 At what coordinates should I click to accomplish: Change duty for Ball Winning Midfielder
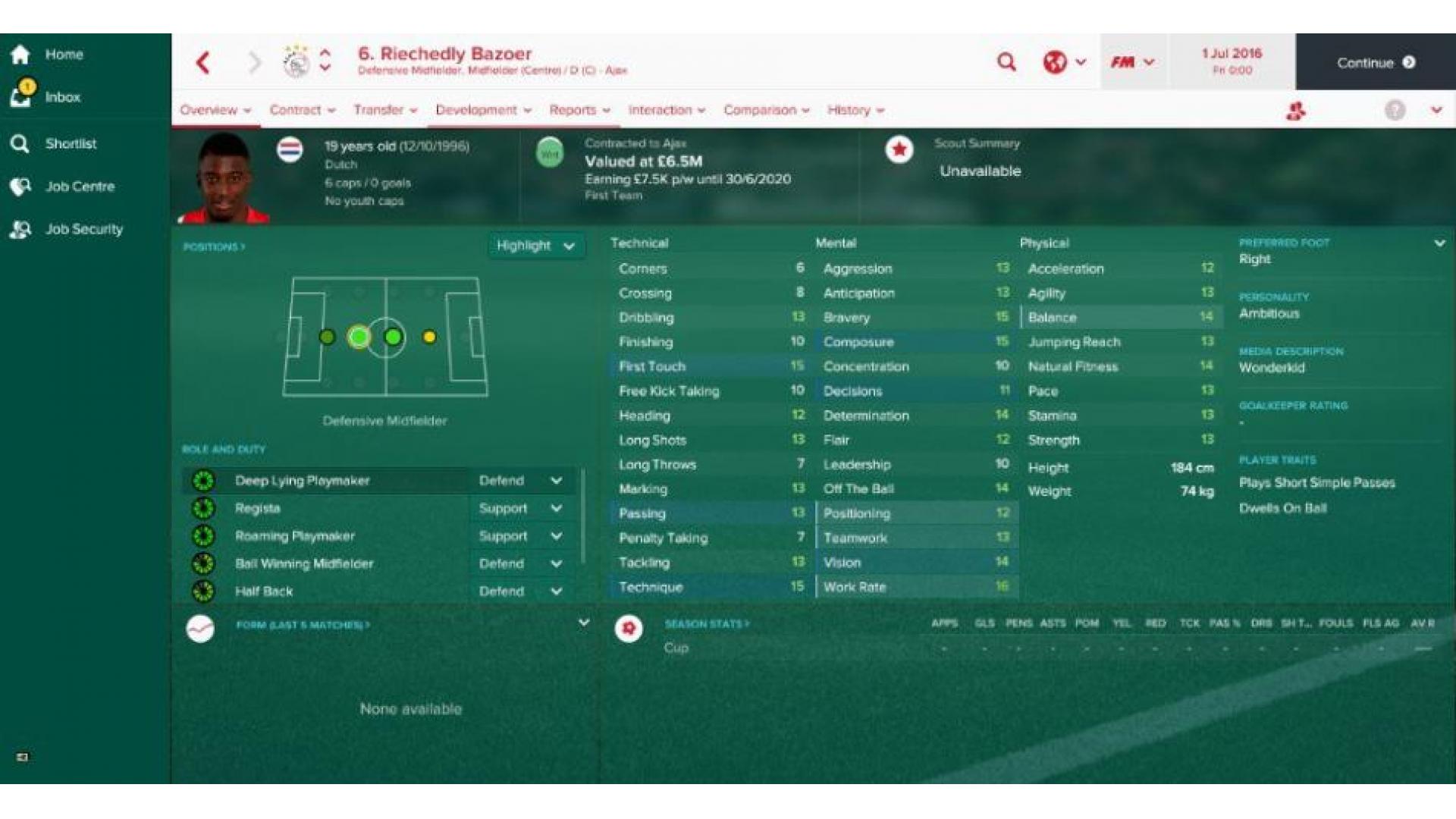(520, 563)
